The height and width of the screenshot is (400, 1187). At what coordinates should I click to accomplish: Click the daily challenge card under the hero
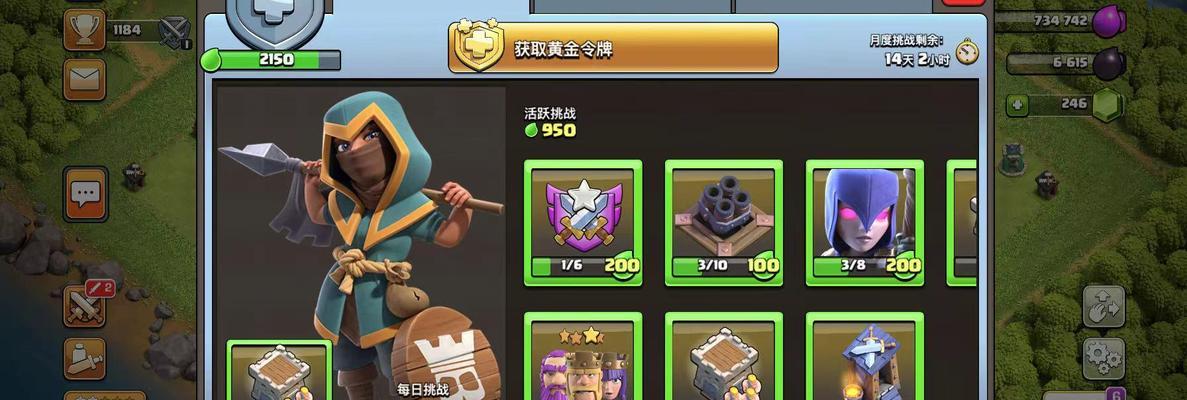coord(279,372)
